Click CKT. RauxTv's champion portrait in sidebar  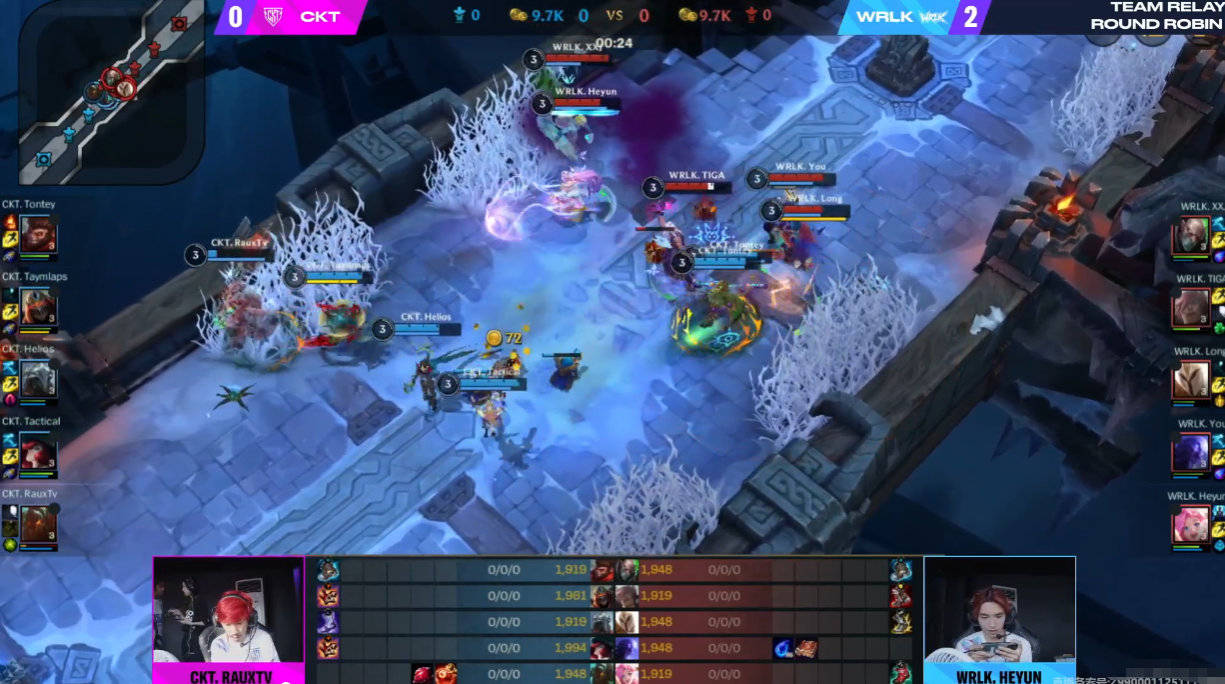(38, 525)
